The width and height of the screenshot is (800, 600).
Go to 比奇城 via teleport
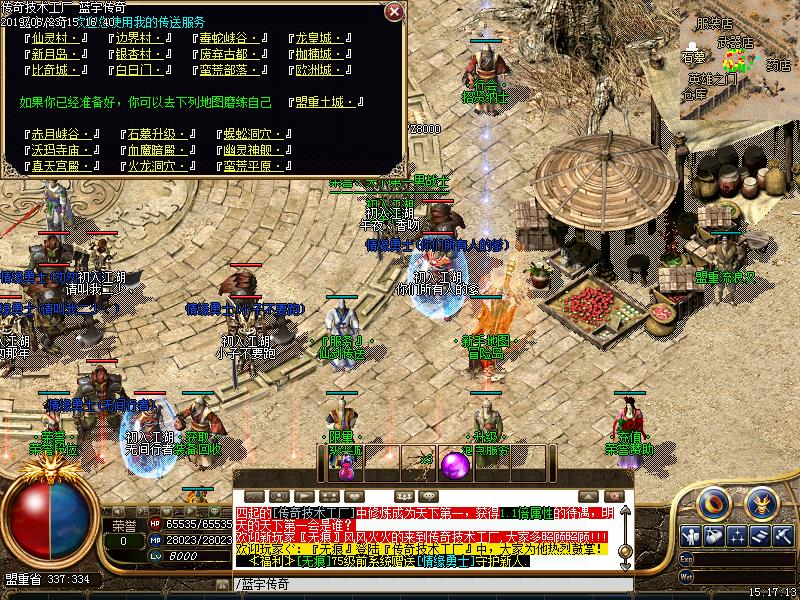pos(56,71)
